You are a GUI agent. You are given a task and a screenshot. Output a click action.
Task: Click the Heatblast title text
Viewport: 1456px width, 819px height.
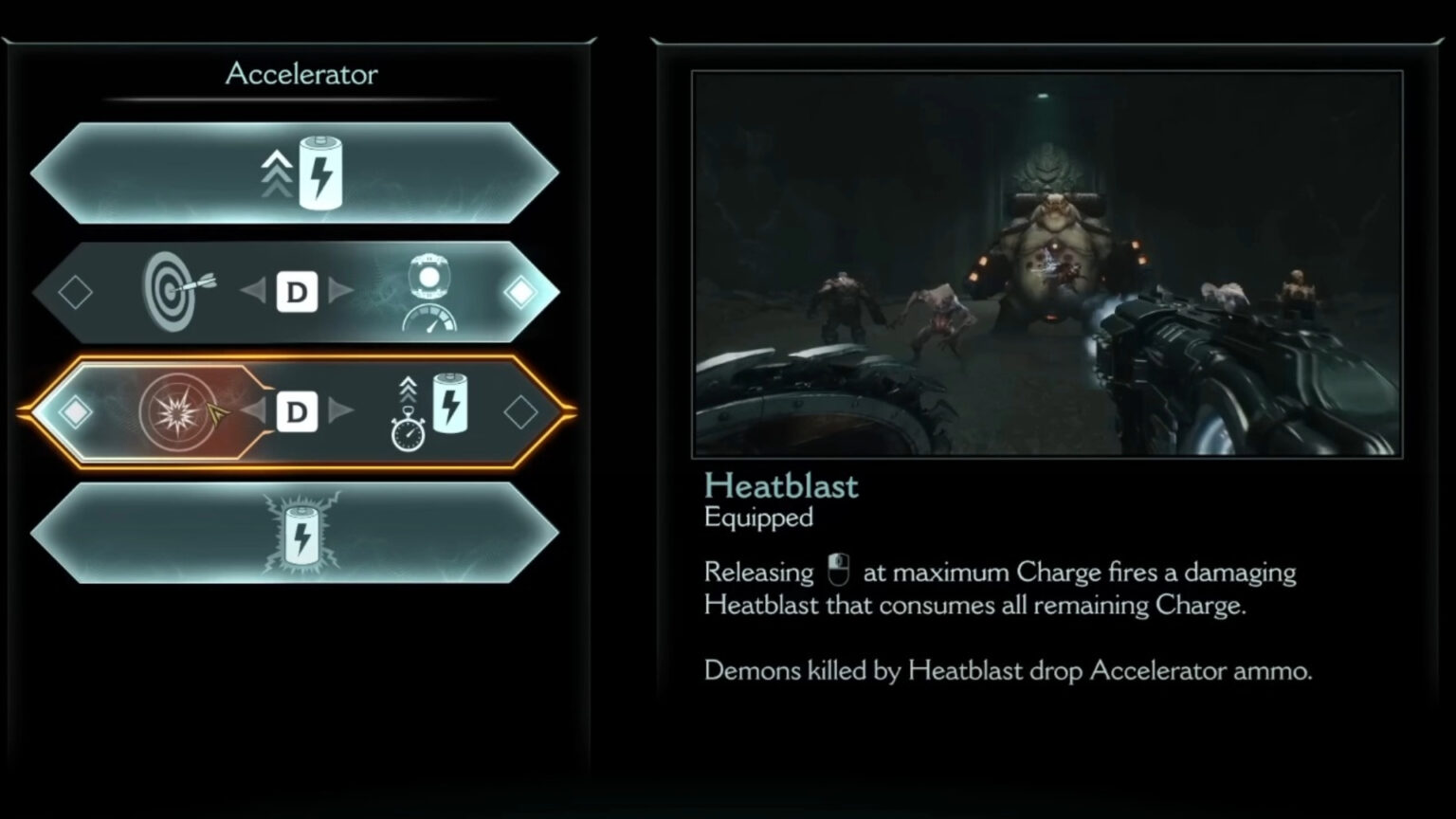point(780,485)
